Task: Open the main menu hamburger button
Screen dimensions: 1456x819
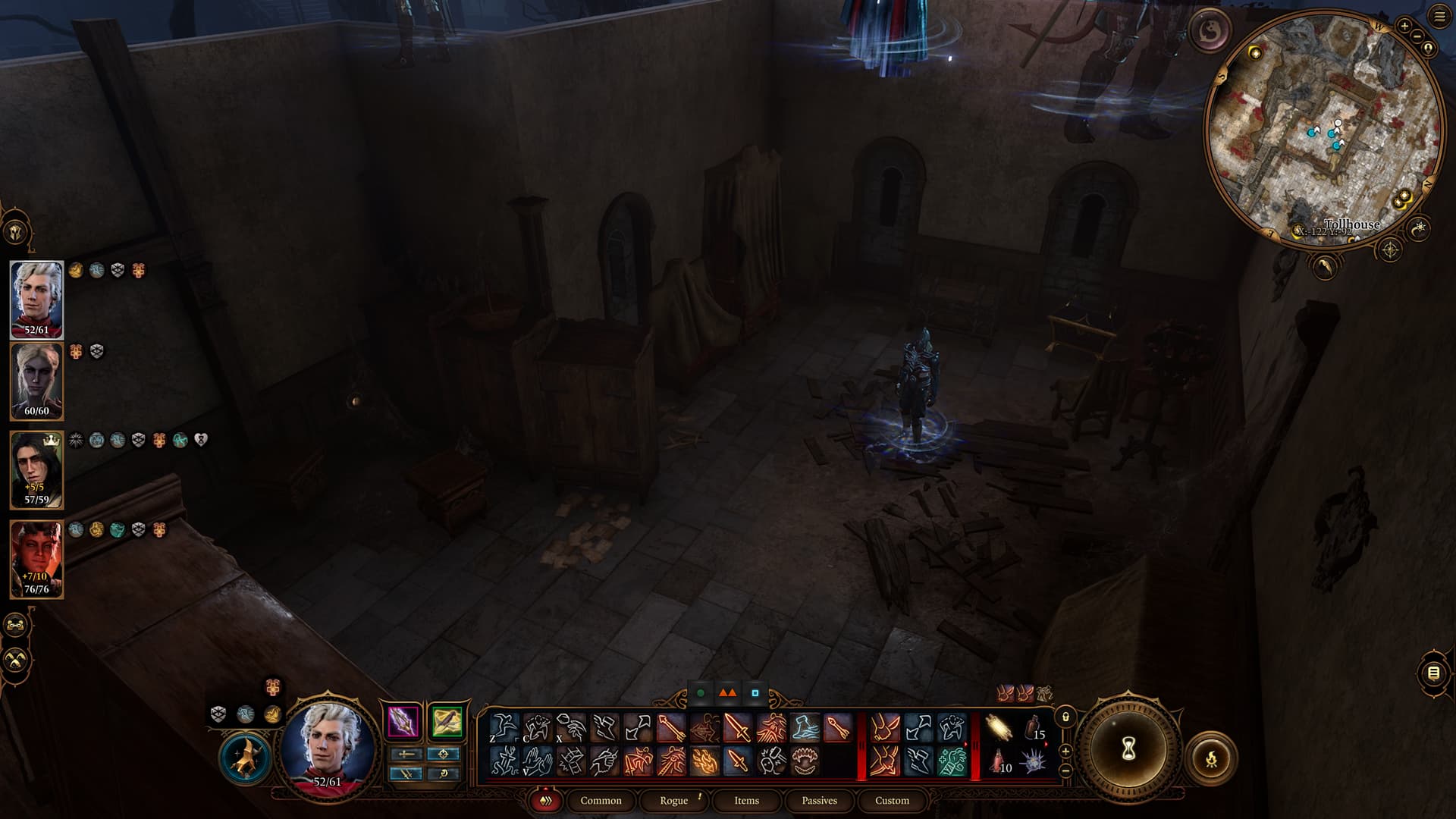Action: [x=1439, y=17]
